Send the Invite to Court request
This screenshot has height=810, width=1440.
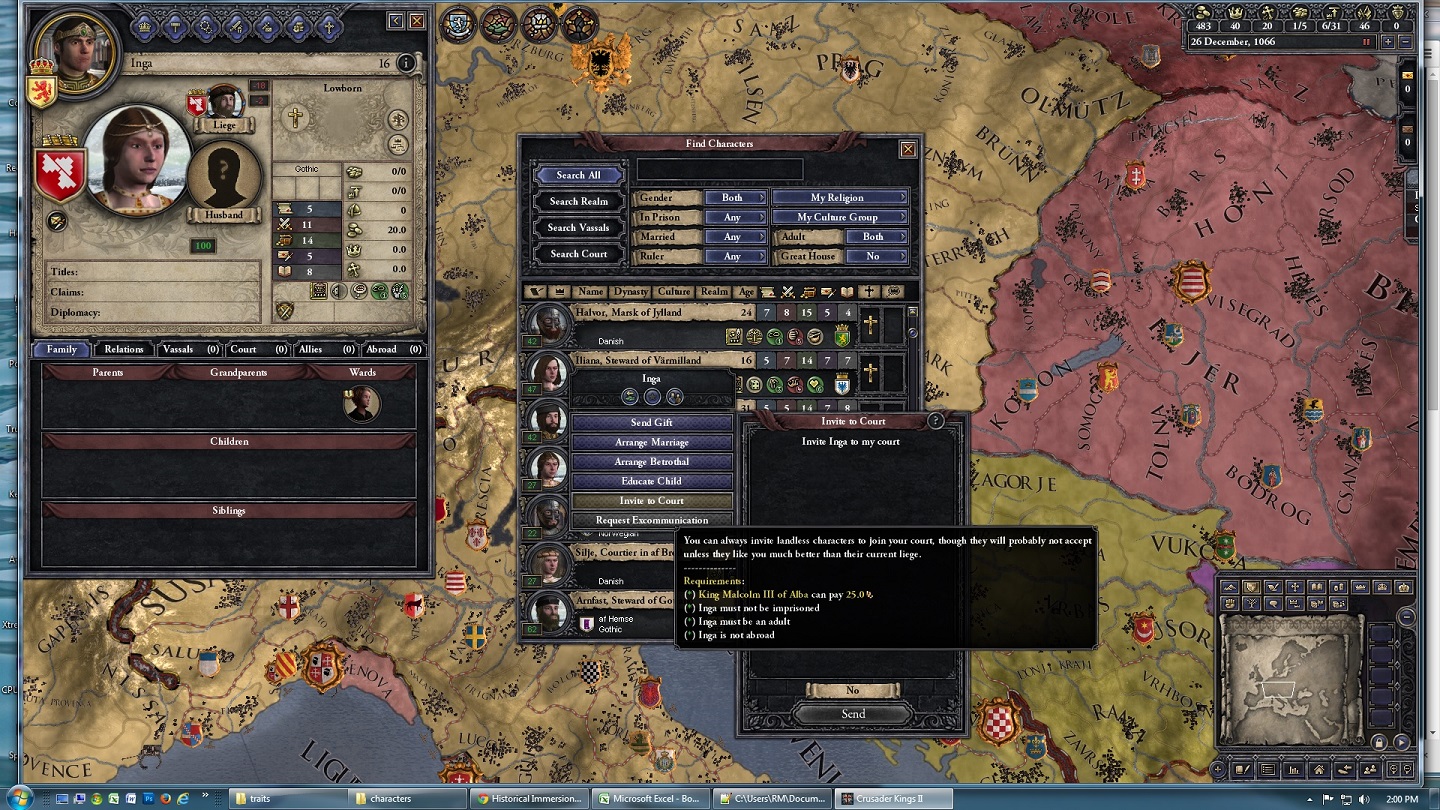pyautogui.click(x=853, y=714)
